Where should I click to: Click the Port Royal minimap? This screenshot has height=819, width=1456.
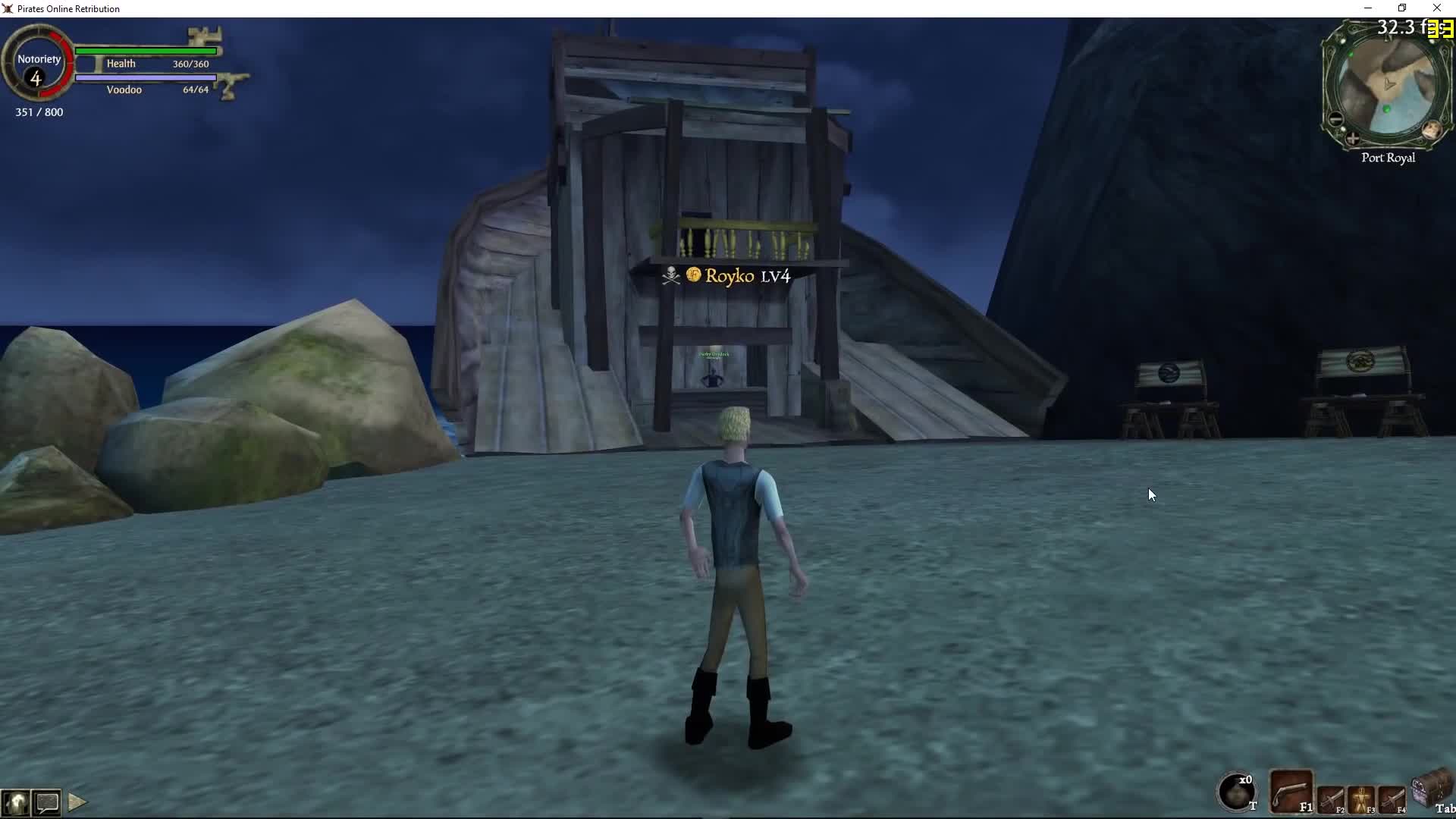(1388, 87)
